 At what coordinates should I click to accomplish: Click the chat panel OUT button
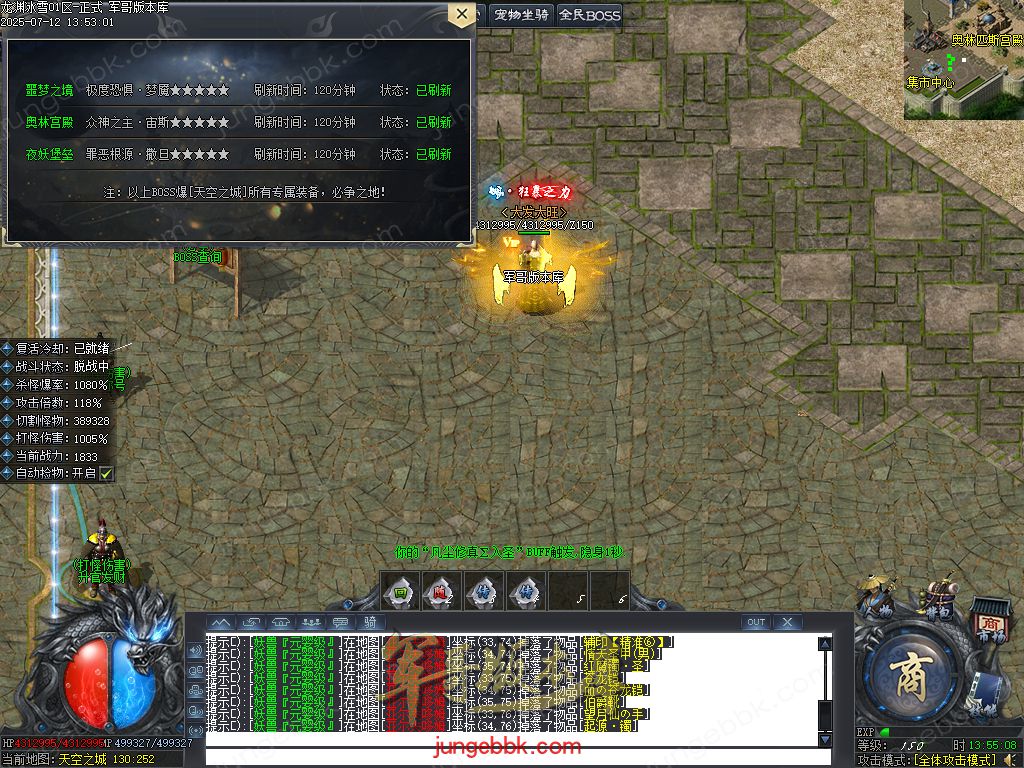pos(756,622)
